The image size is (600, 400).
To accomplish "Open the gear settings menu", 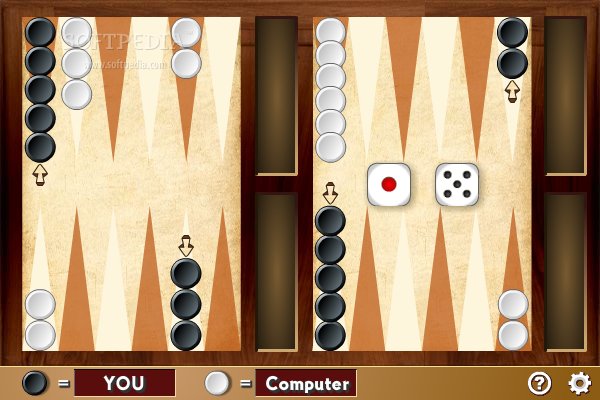I will pyautogui.click(x=579, y=382).
